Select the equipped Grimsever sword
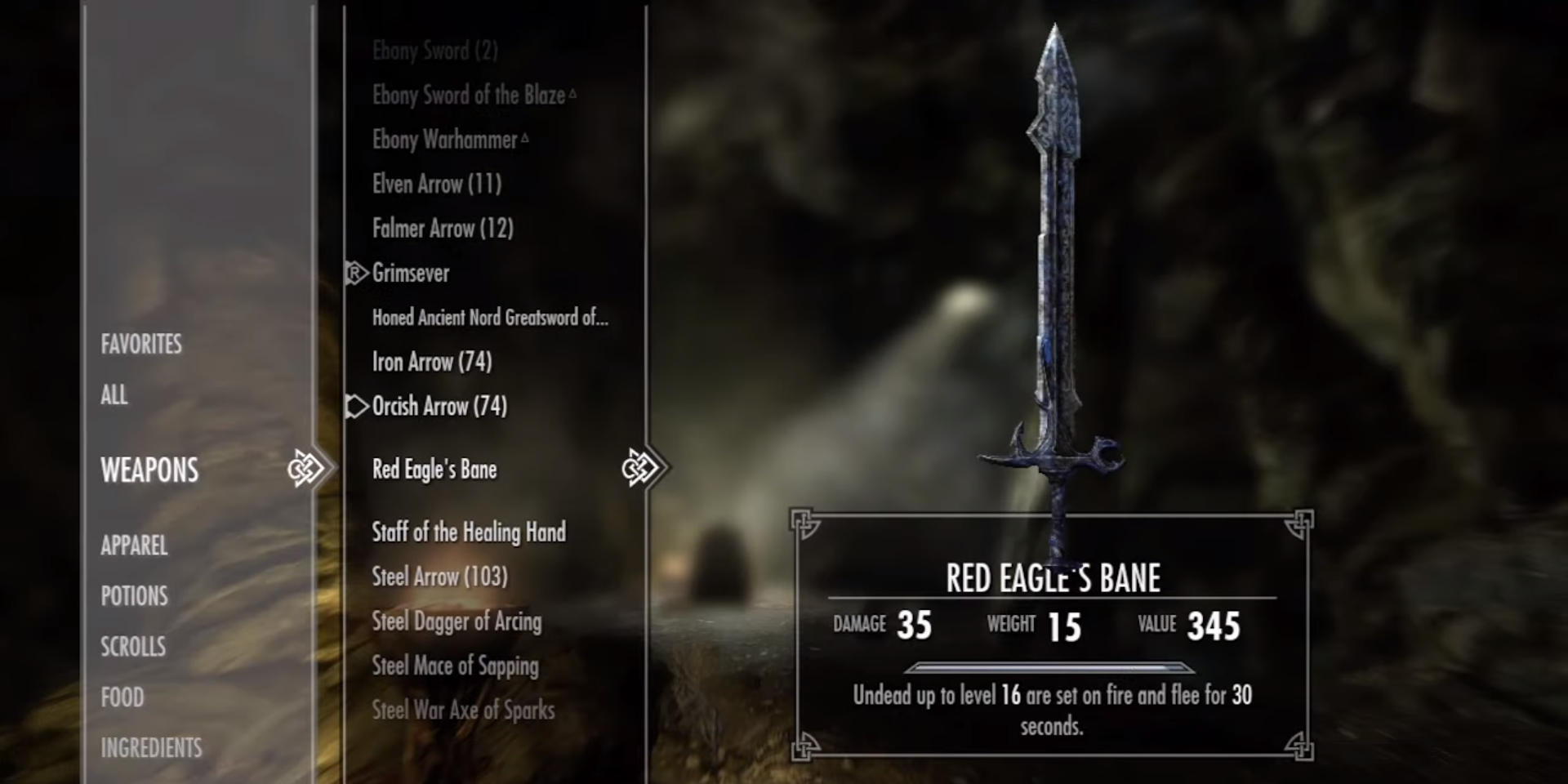Screen dimensions: 1568x784 411,273
